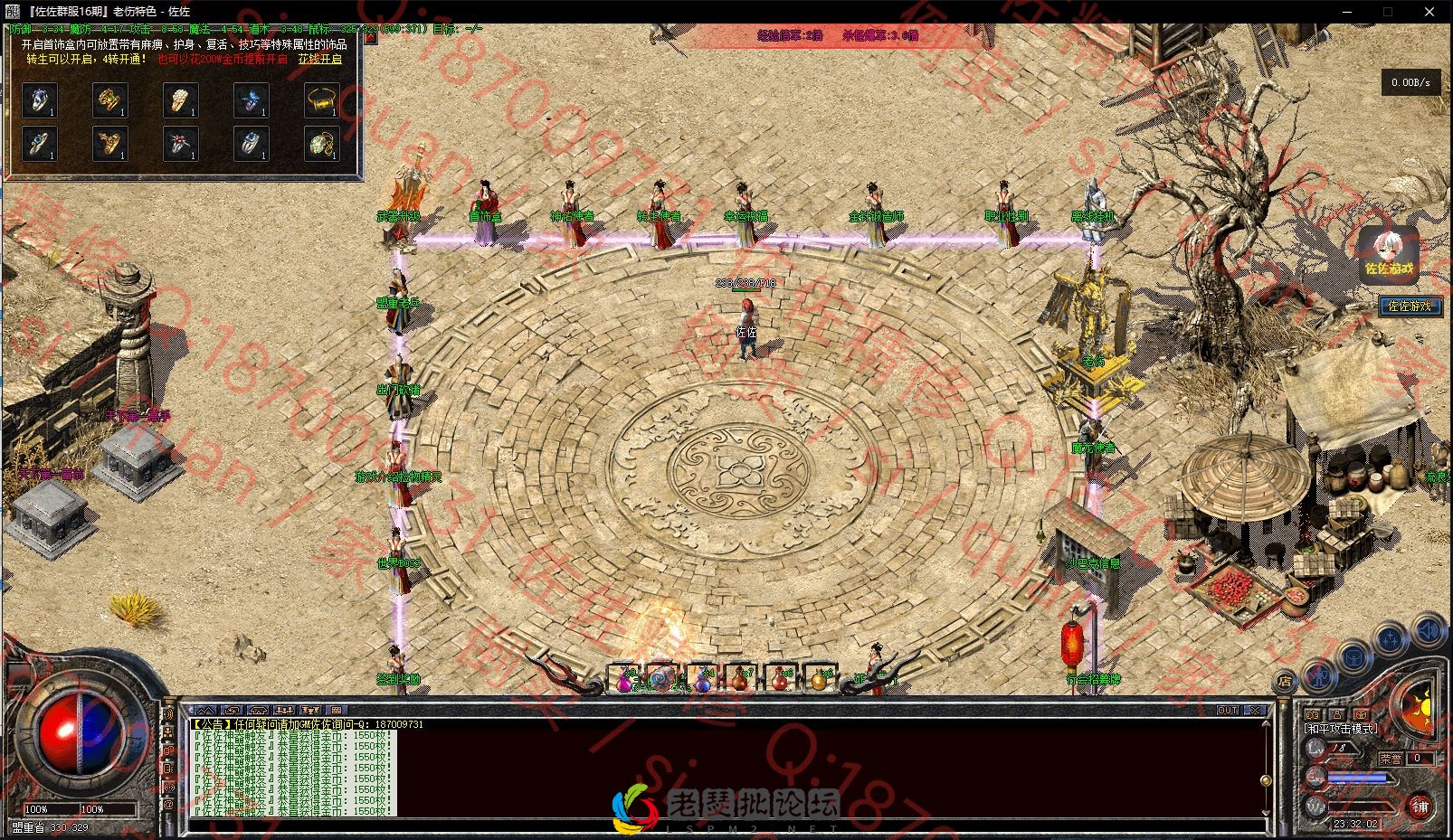The image size is (1453, 840).
Task: Select the golden bracelet jewelry slot
Action: coord(321,99)
